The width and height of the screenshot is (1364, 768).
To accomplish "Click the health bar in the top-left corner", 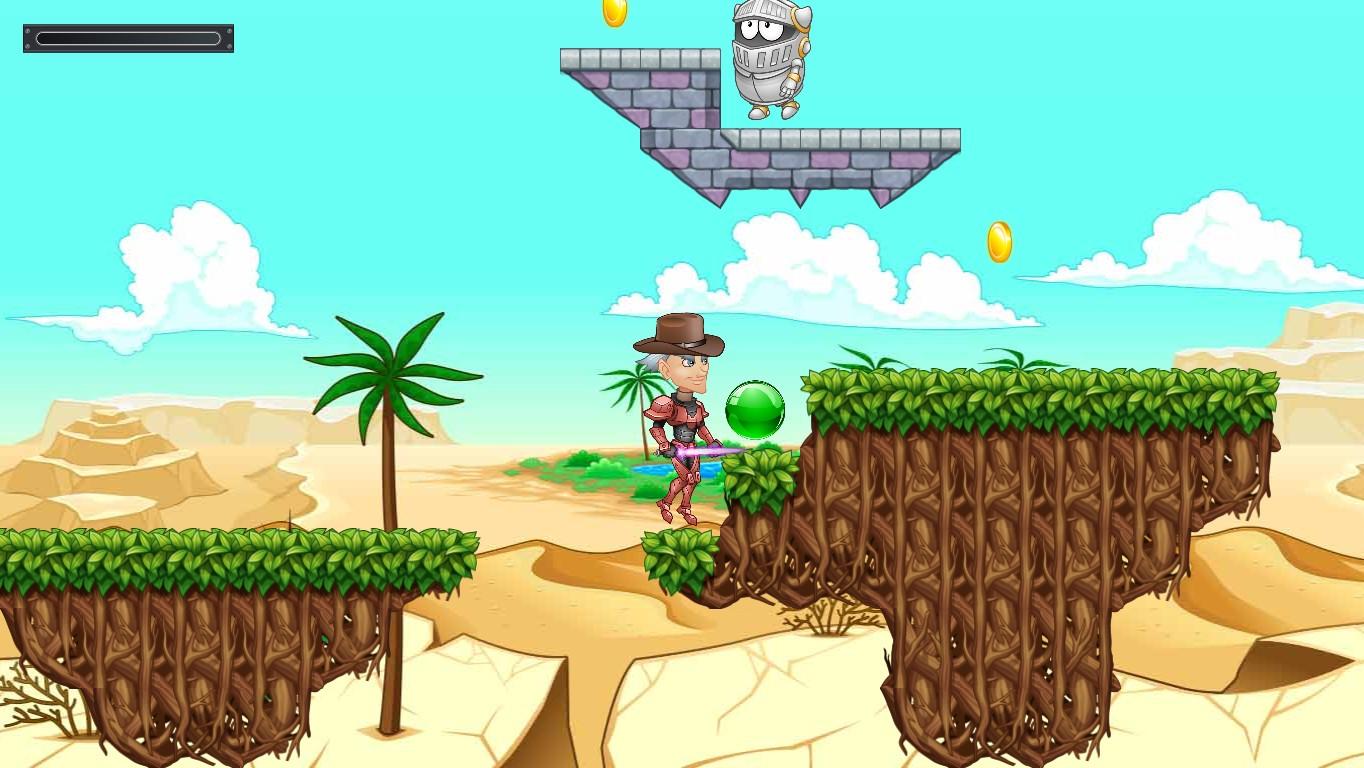I will [x=128, y=38].
